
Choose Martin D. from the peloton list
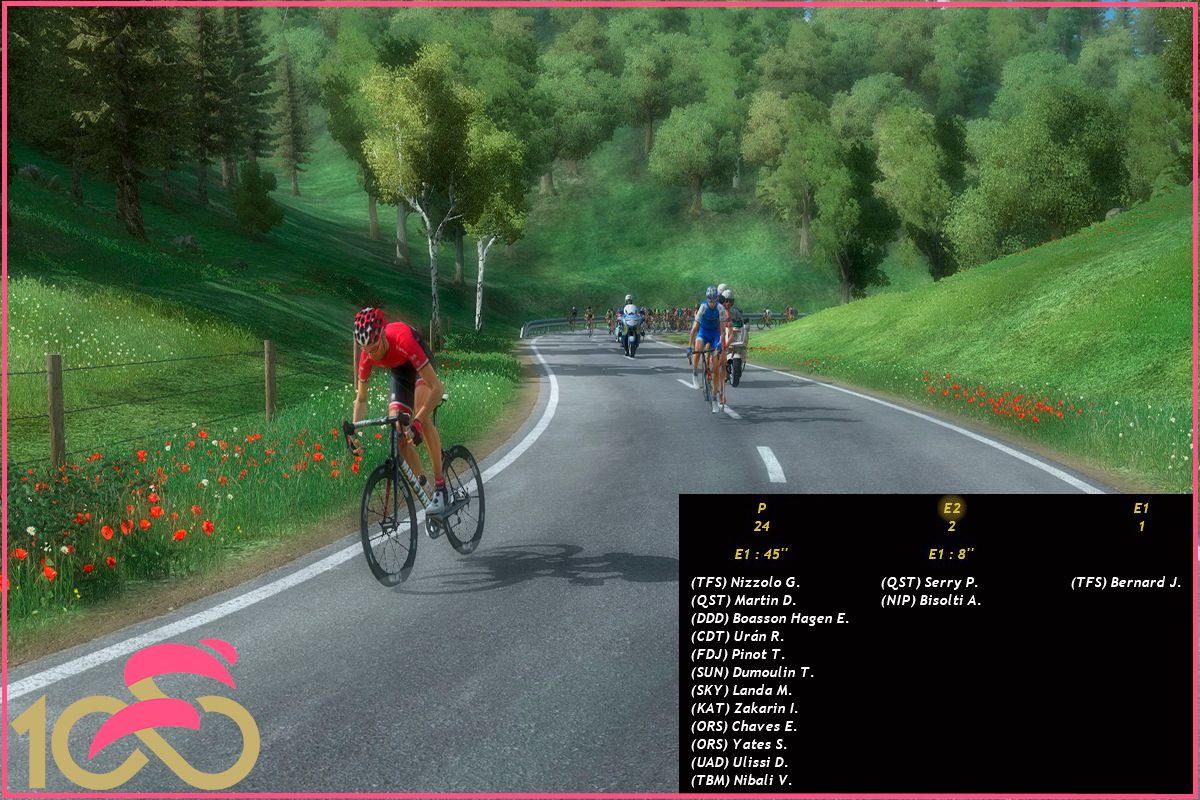[743, 600]
